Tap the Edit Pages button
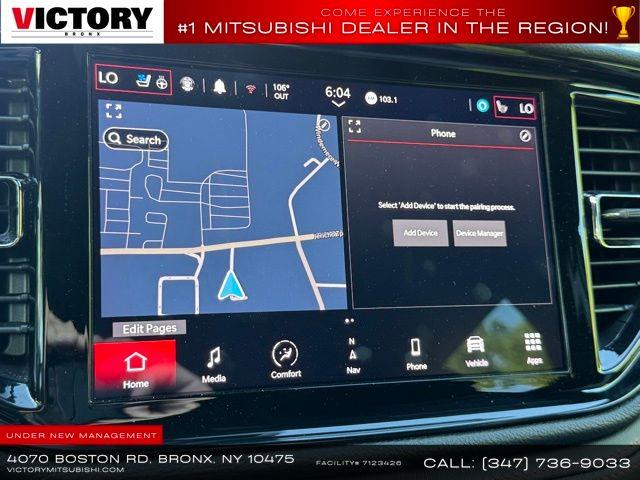Image resolution: width=640 pixels, height=480 pixels. (149, 328)
